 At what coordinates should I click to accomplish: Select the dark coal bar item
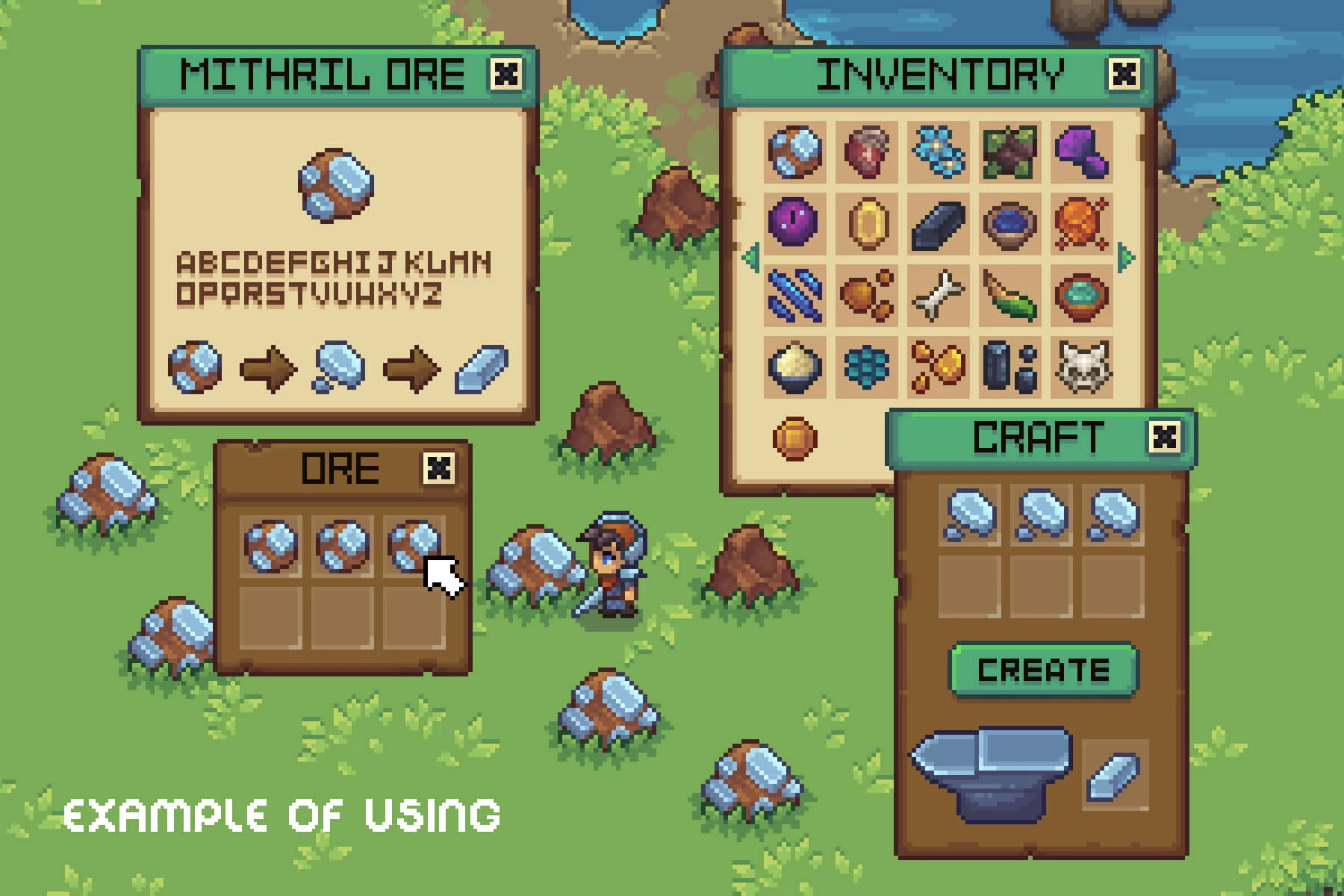click(939, 223)
